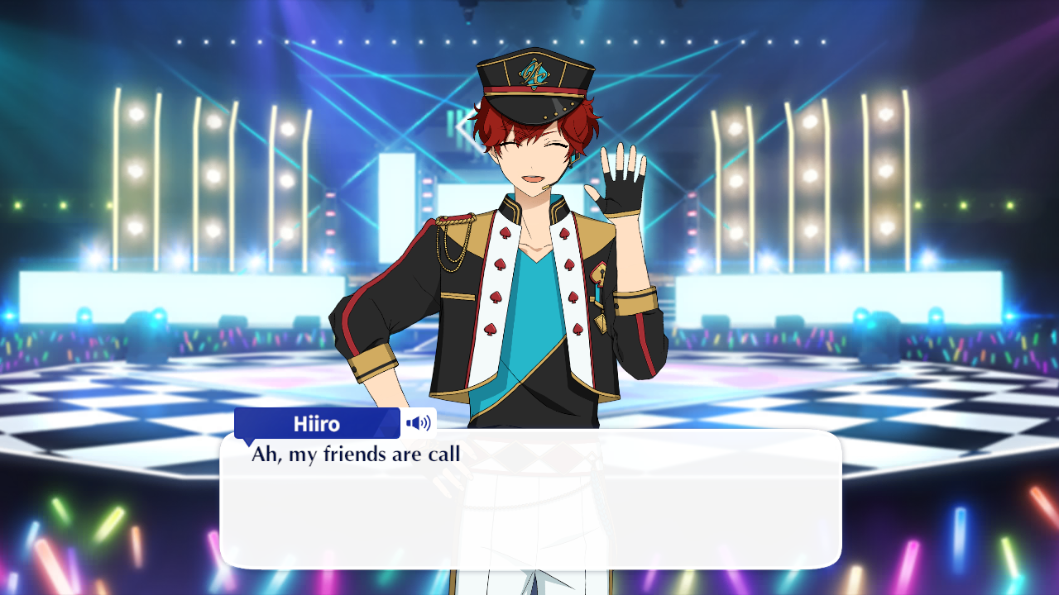Replay Hiiro's voice line with the speaker icon
The height and width of the screenshot is (595, 1059).
pos(419,423)
